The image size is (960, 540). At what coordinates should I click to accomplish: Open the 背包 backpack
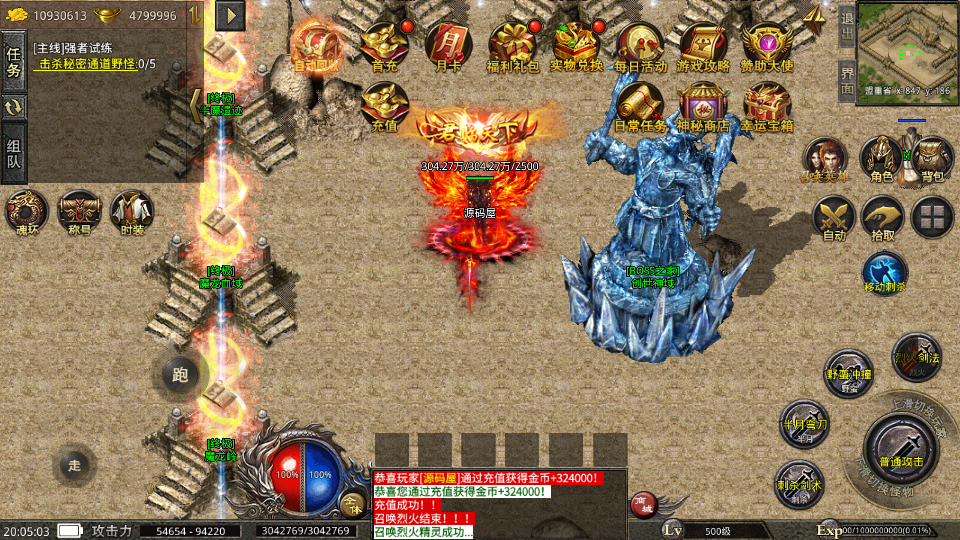[932, 158]
